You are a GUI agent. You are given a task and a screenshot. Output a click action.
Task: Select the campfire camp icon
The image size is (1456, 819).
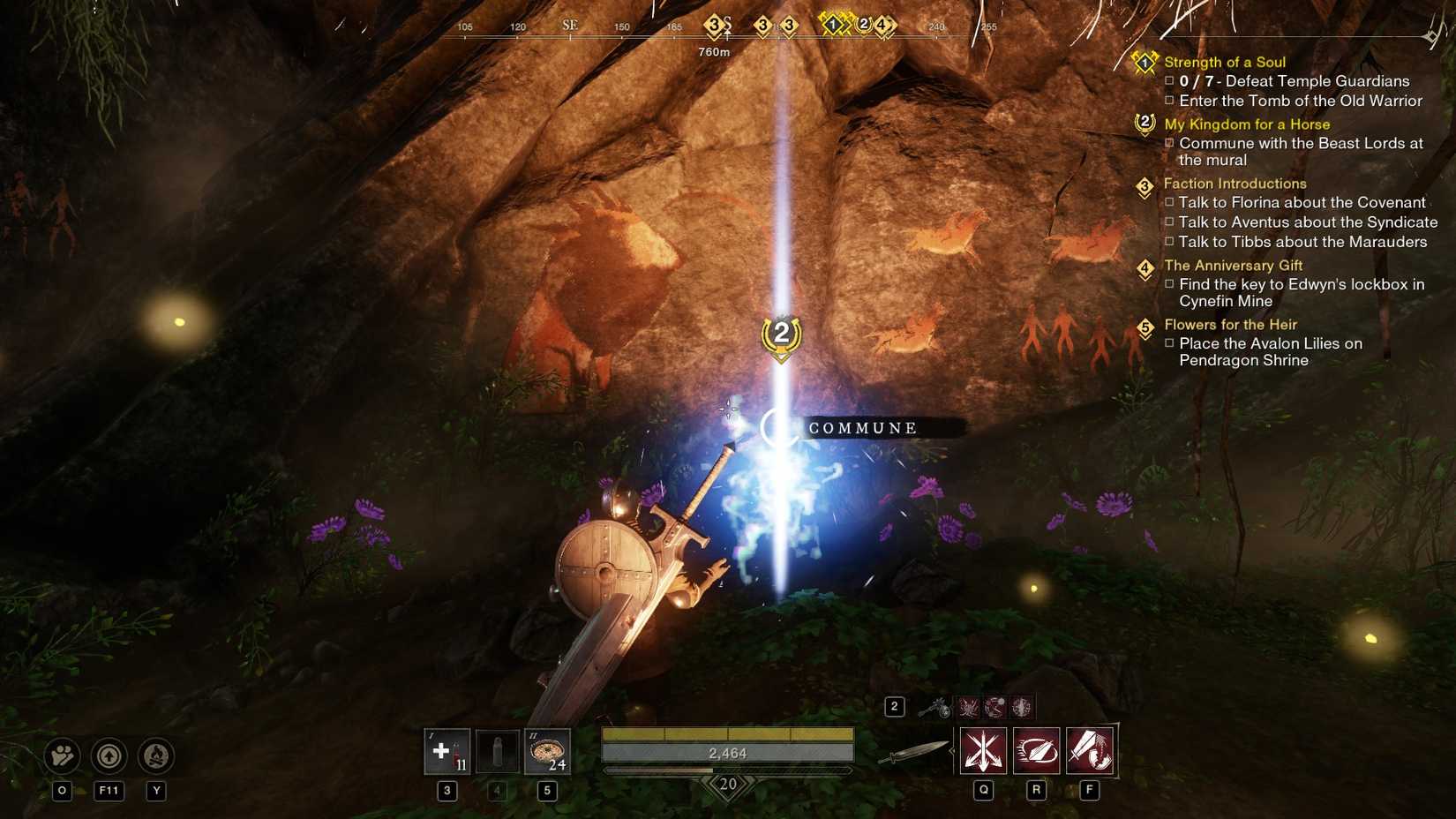(x=155, y=756)
